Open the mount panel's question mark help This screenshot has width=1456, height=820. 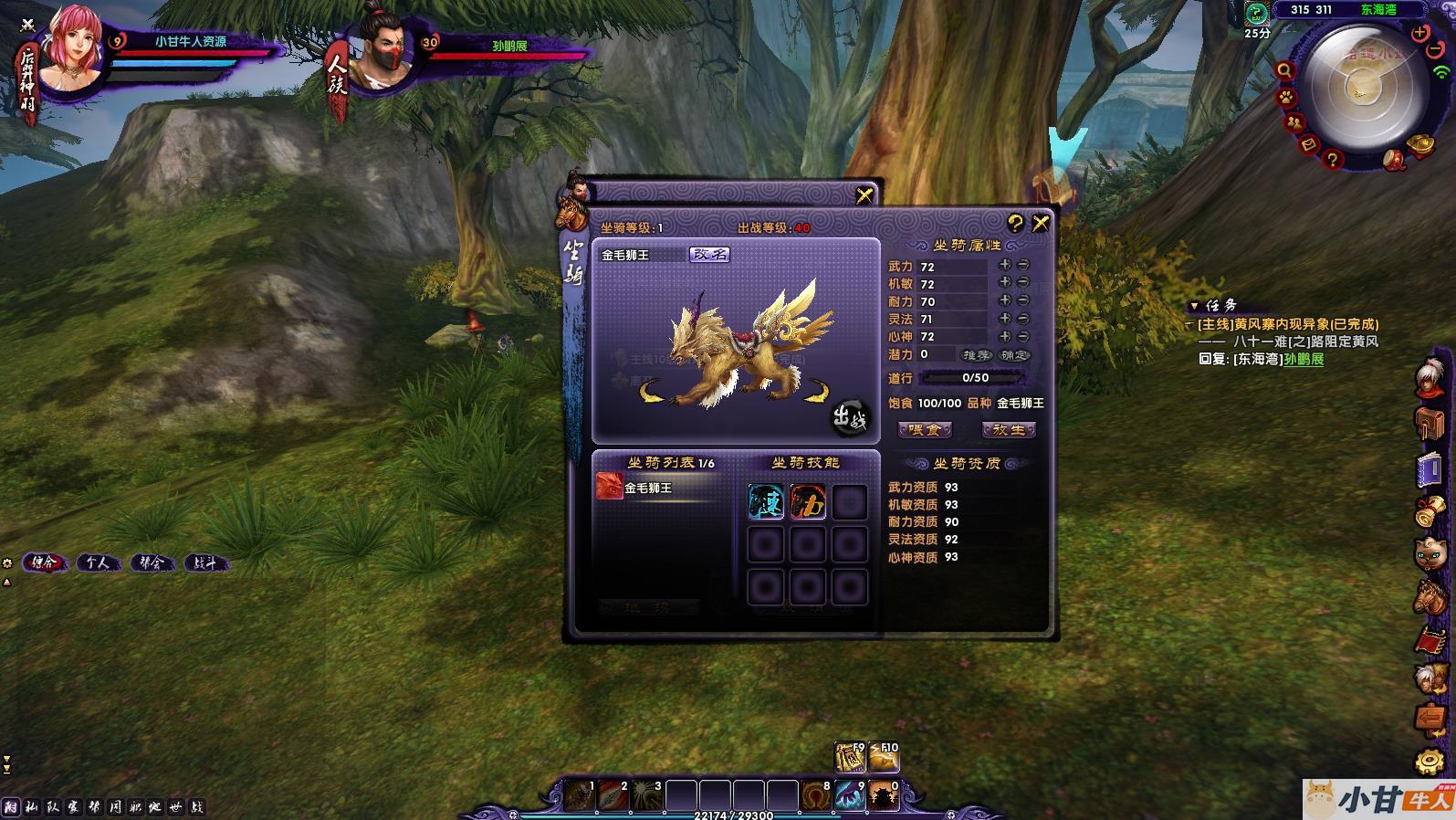tap(1015, 223)
